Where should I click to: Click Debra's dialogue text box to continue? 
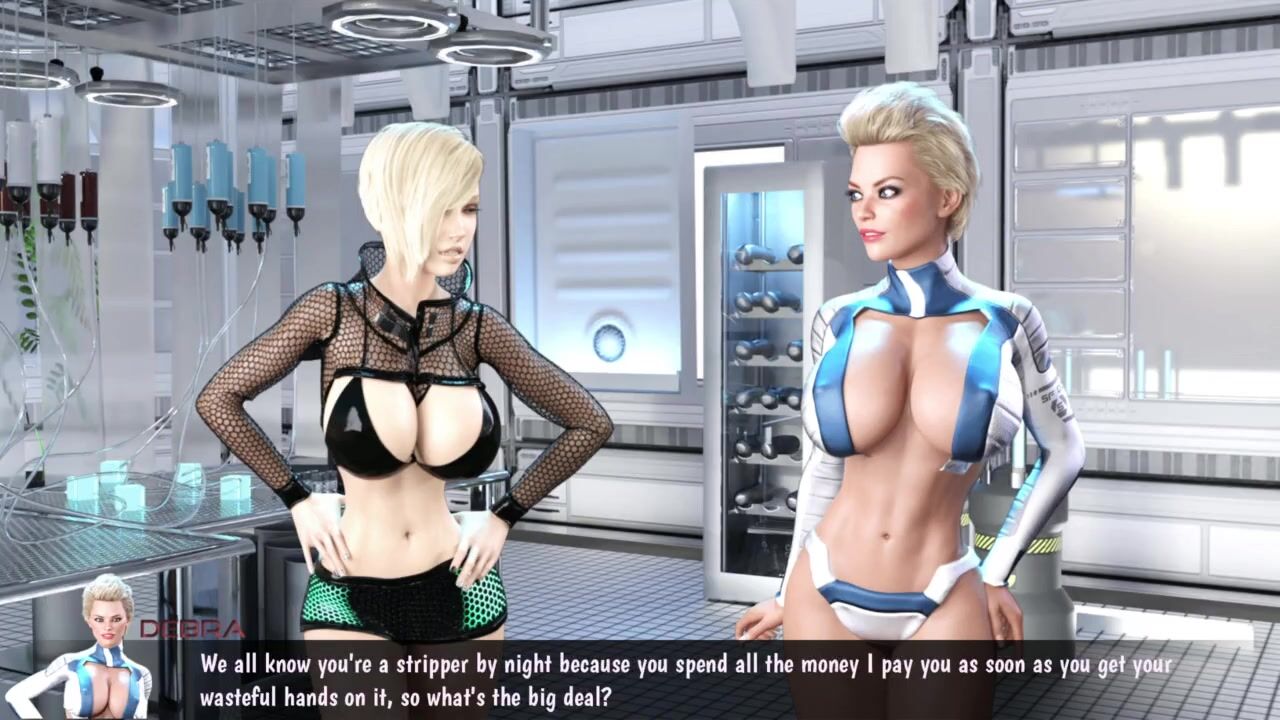click(x=686, y=679)
